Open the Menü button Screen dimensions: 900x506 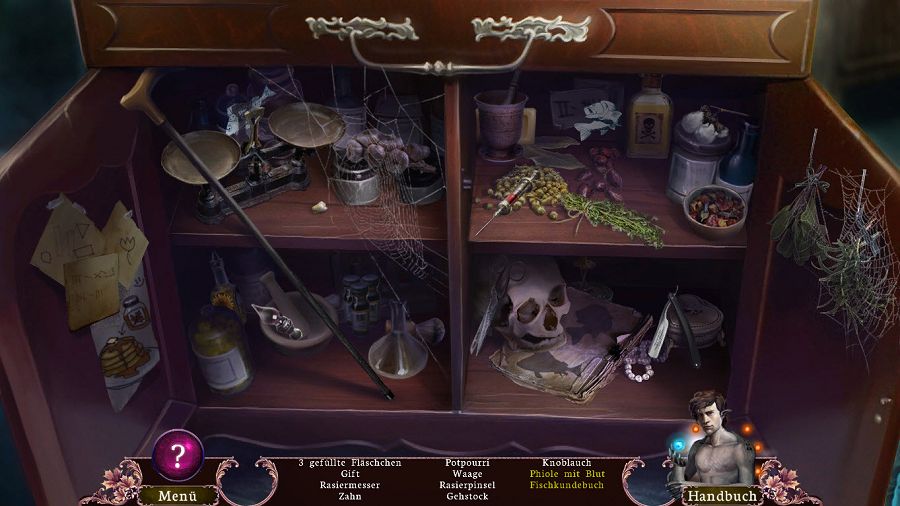coord(174,495)
